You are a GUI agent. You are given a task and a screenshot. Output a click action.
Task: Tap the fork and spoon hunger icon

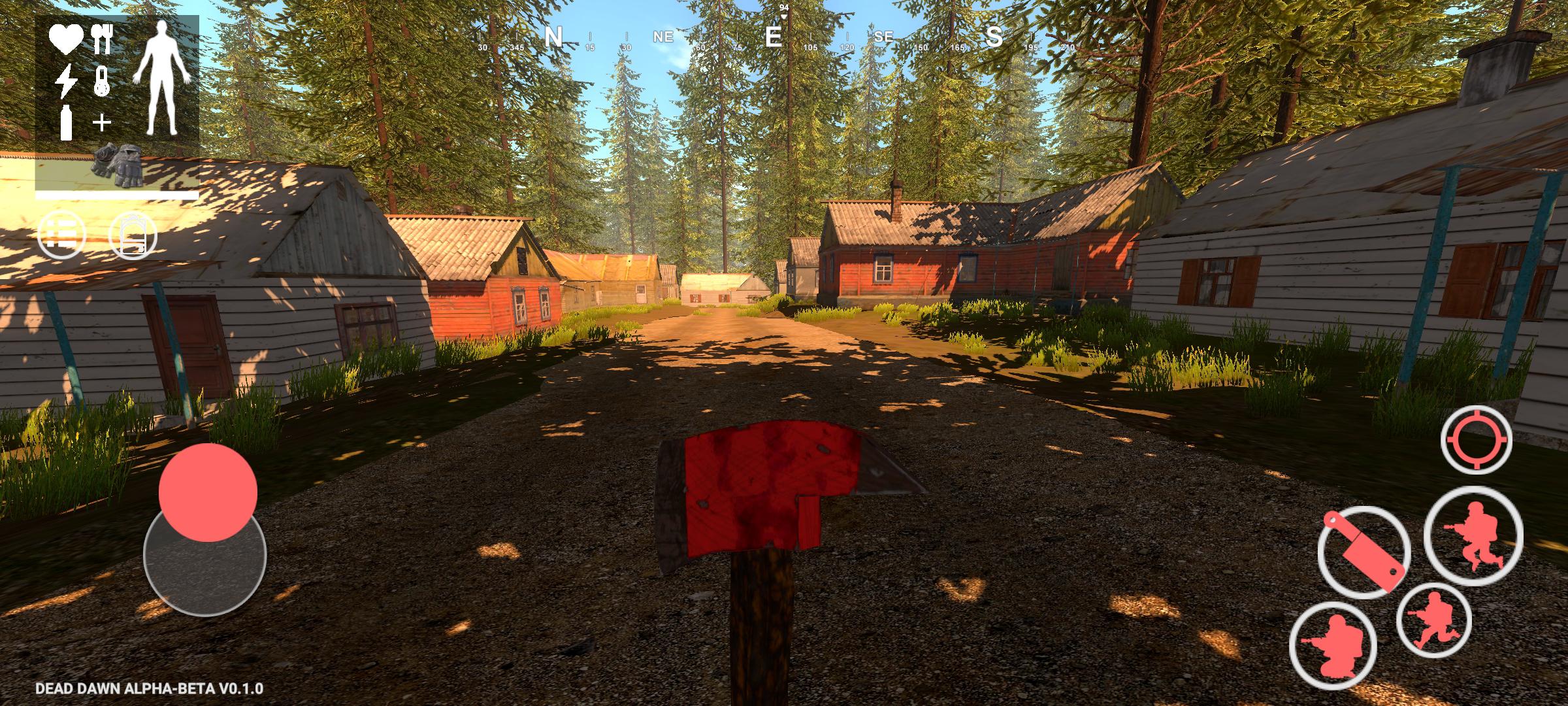point(102,39)
